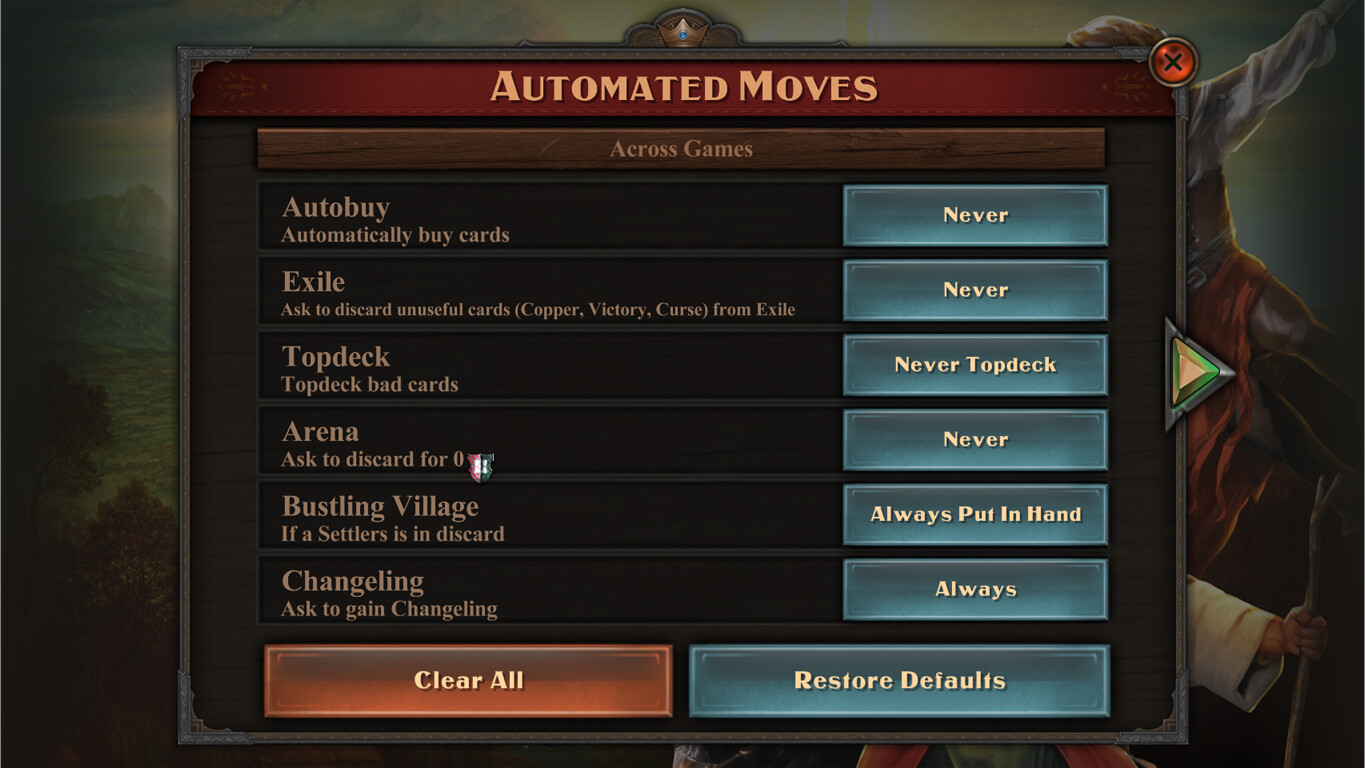The height and width of the screenshot is (768, 1365).
Task: Select the Across Games header tab
Action: click(x=683, y=148)
